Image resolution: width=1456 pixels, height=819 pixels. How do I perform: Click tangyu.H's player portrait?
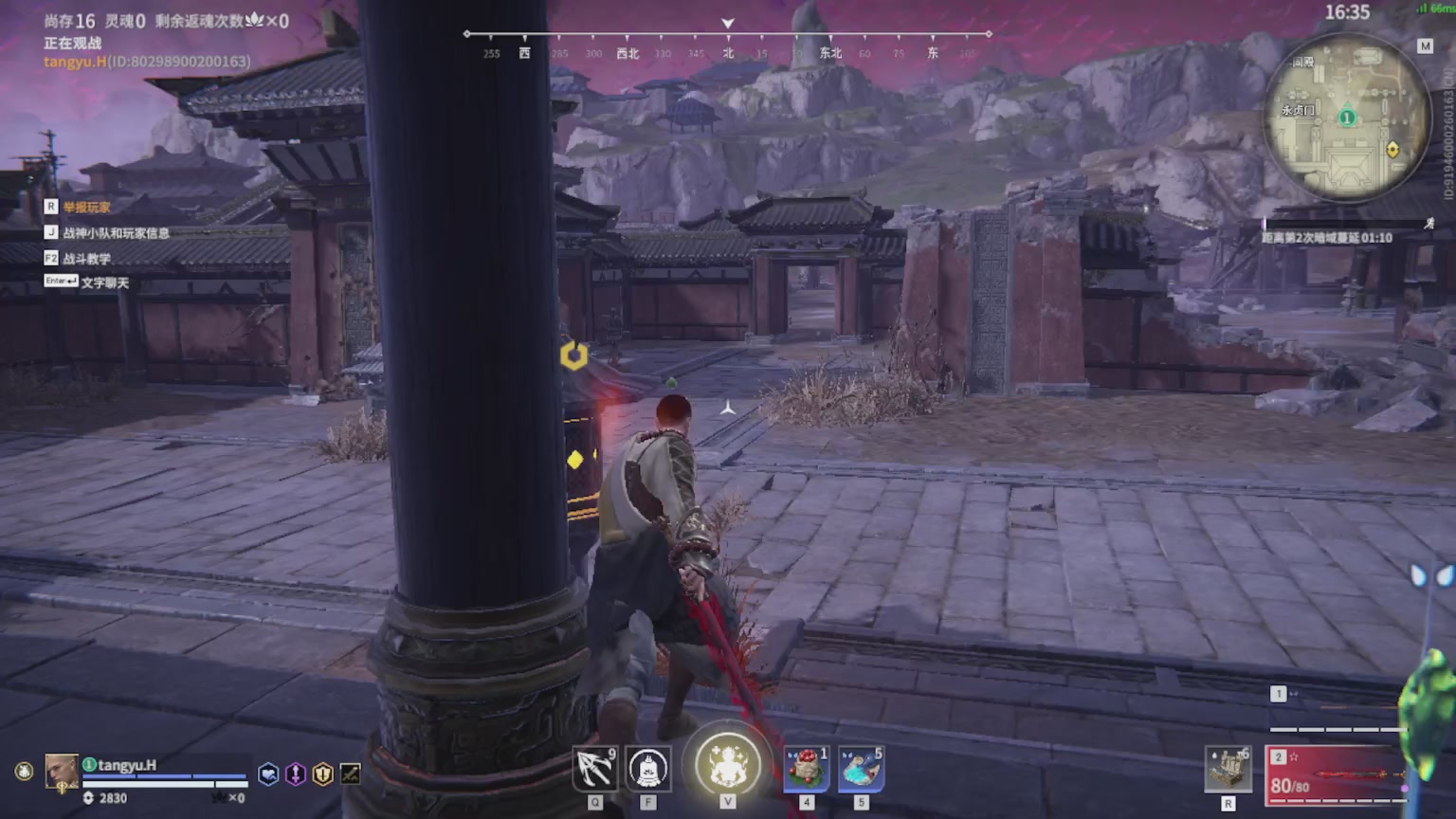[62, 772]
